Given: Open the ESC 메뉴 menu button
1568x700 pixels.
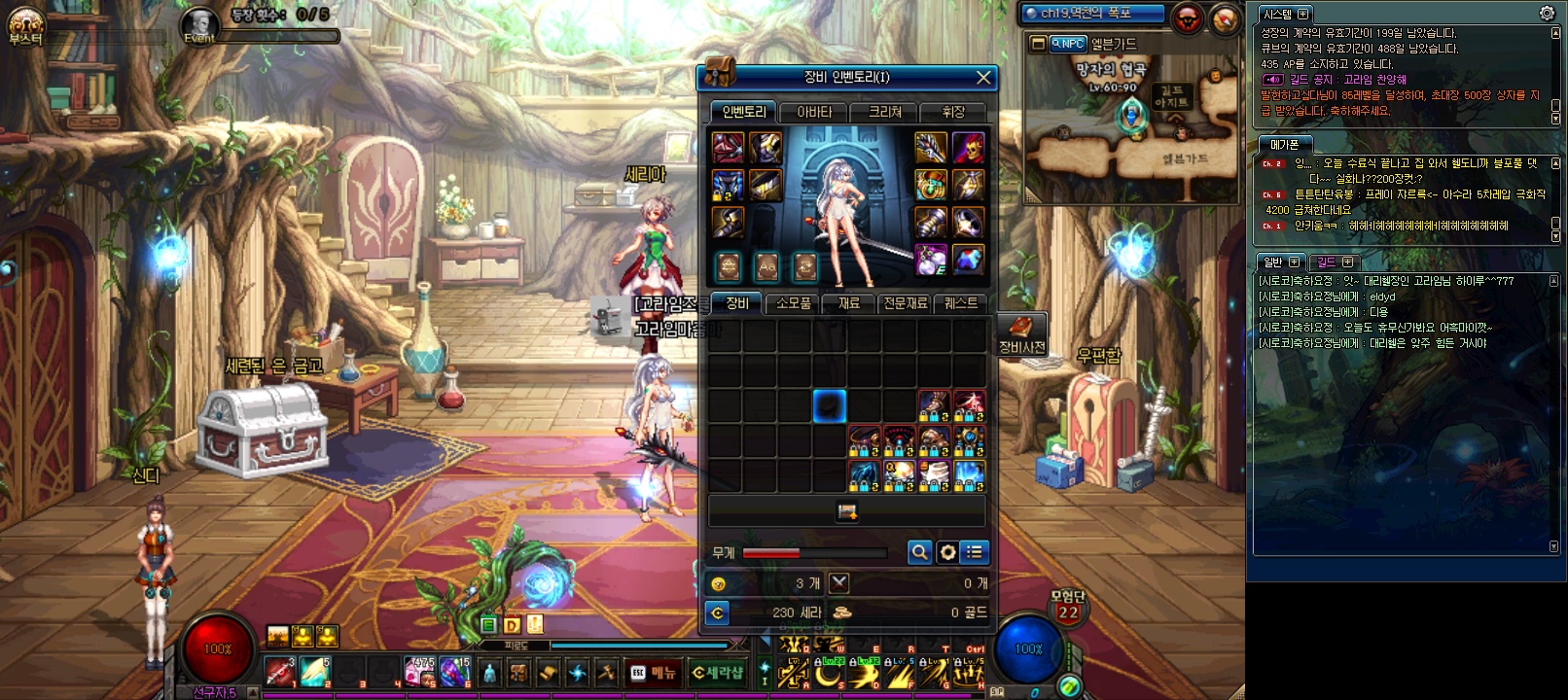Looking at the screenshot, I should coord(653,672).
